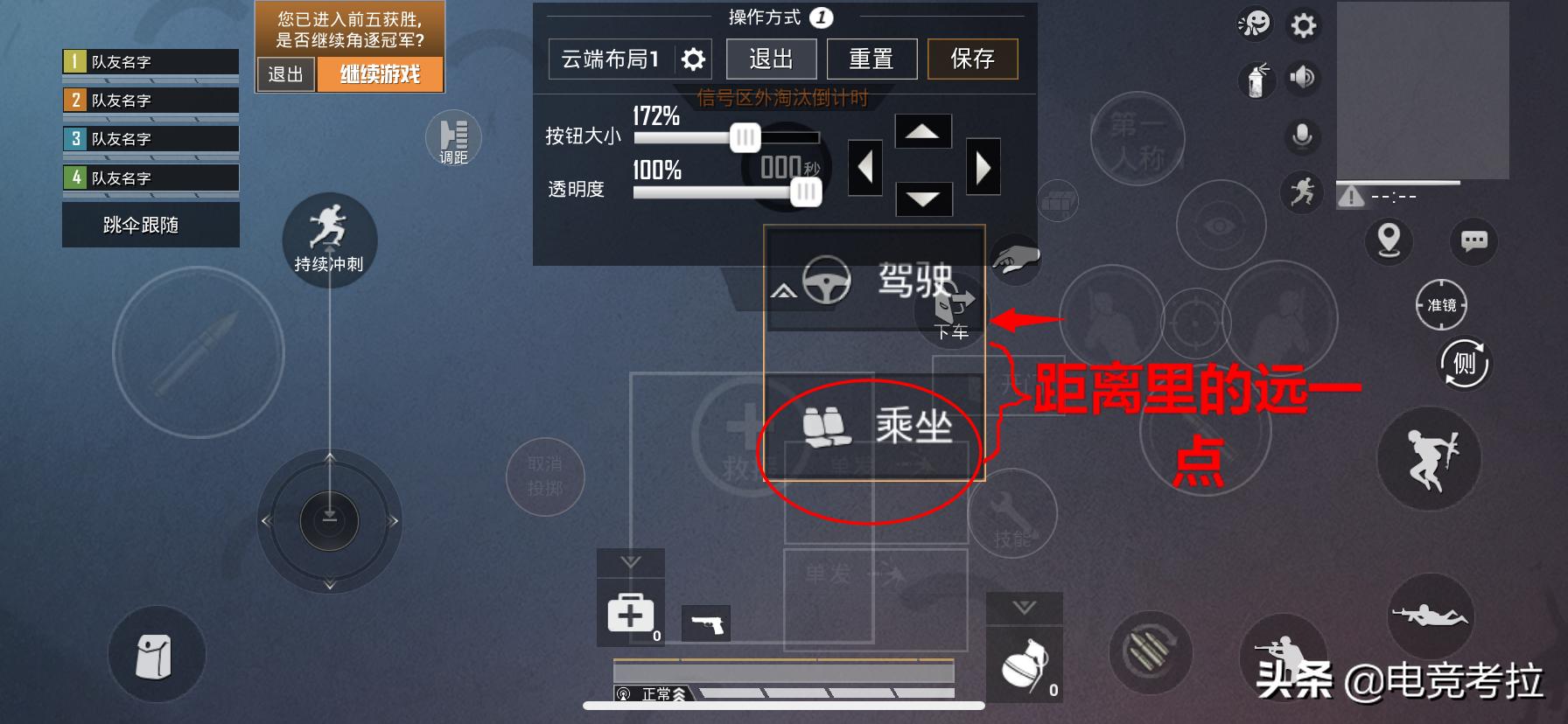Open the chat message bubble icon

point(1473,242)
